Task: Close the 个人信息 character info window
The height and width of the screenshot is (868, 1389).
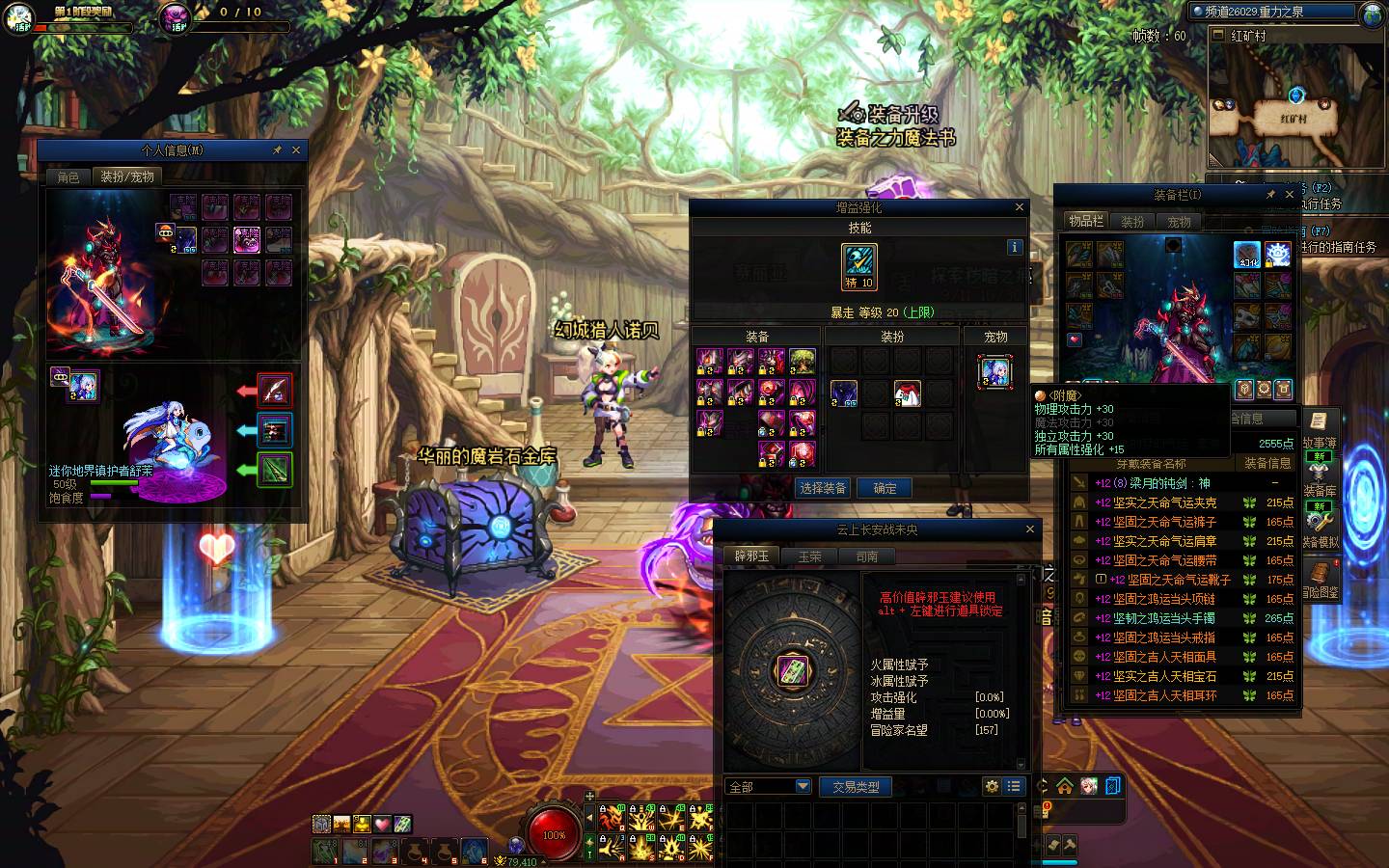Action: click(x=296, y=150)
